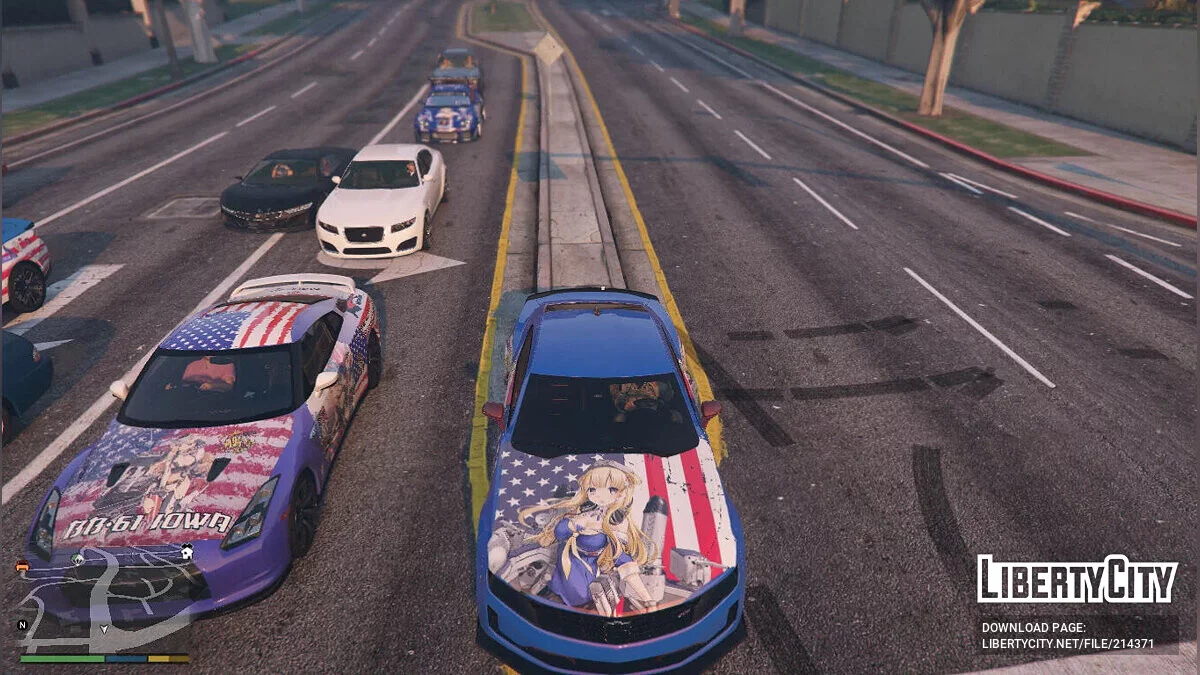The width and height of the screenshot is (1200, 675).
Task: Open the LibertyCity watermark logo
Action: 1077,579
